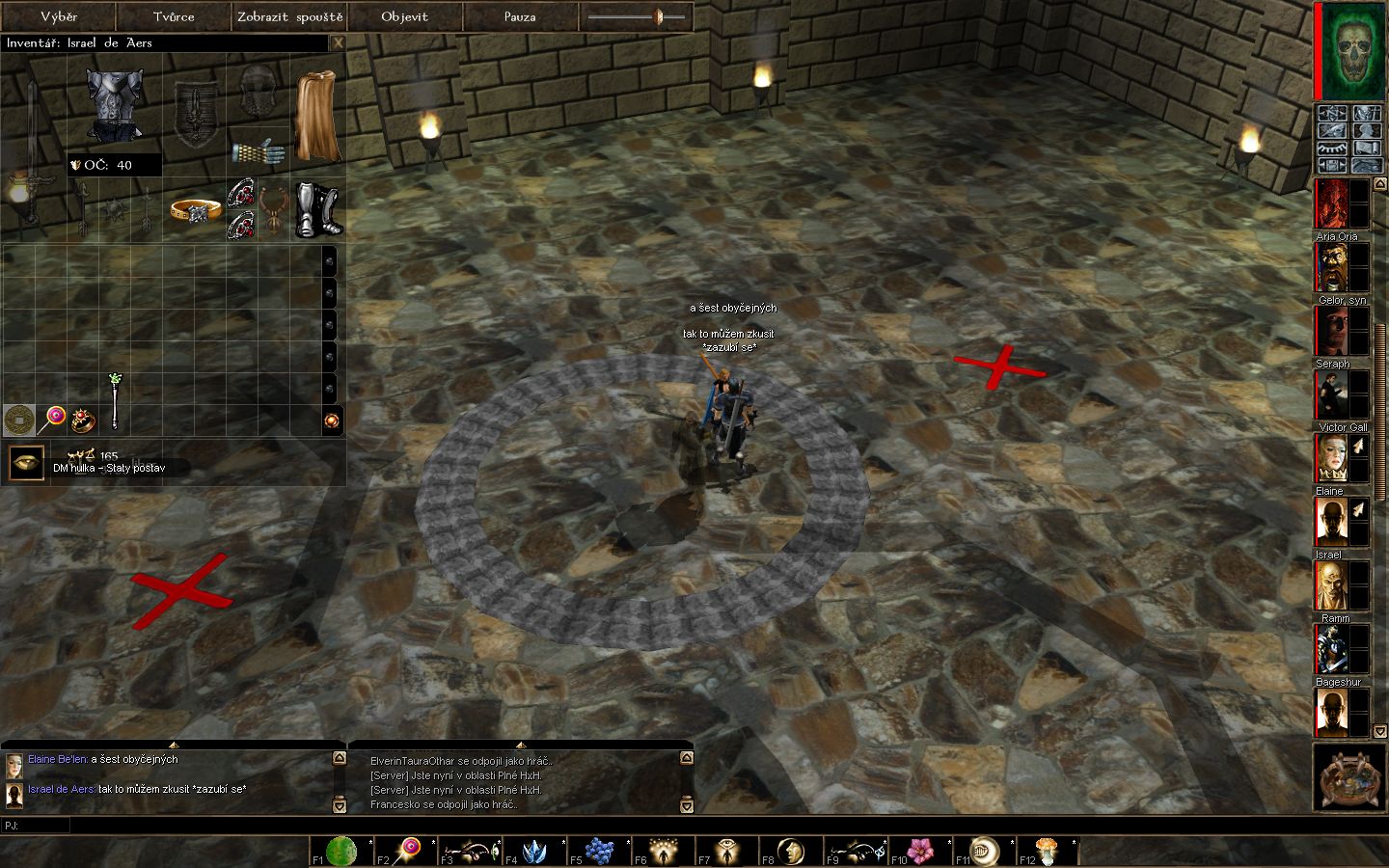Select the equipped brown cloak
The image size is (1389, 868).
[316, 116]
